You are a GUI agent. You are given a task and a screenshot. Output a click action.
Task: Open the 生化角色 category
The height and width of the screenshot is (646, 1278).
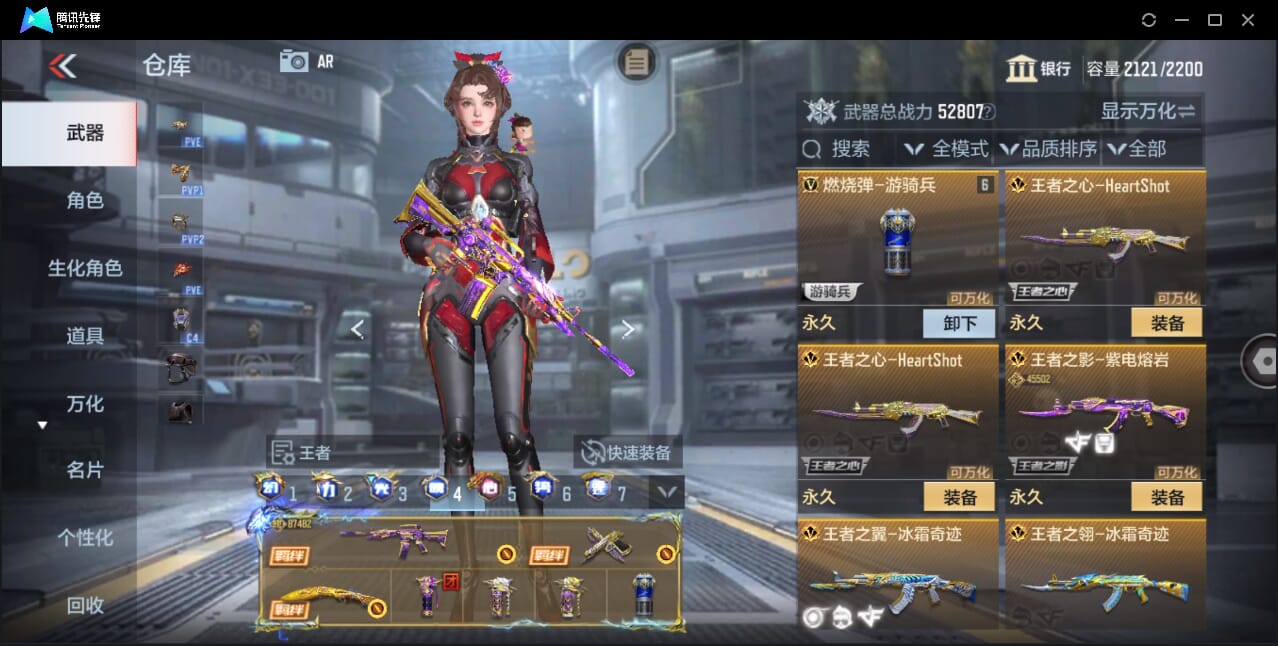85,268
